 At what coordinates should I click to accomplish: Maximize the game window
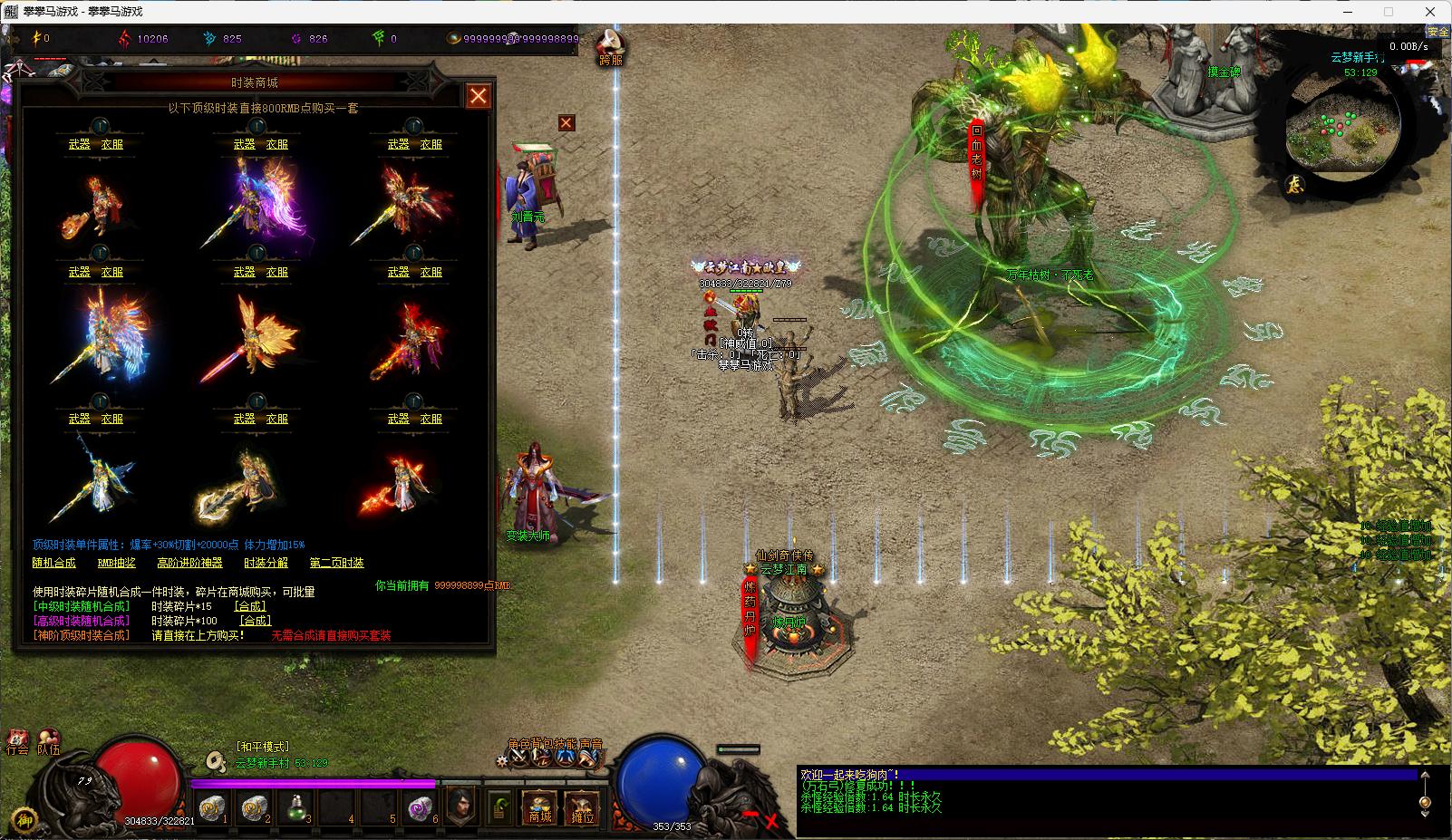pyautogui.click(x=1388, y=12)
